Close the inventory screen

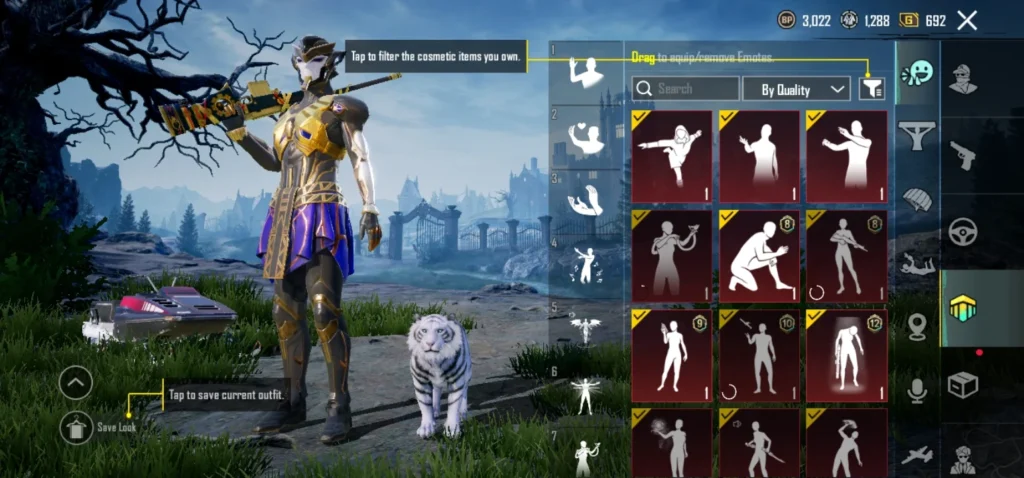967,20
